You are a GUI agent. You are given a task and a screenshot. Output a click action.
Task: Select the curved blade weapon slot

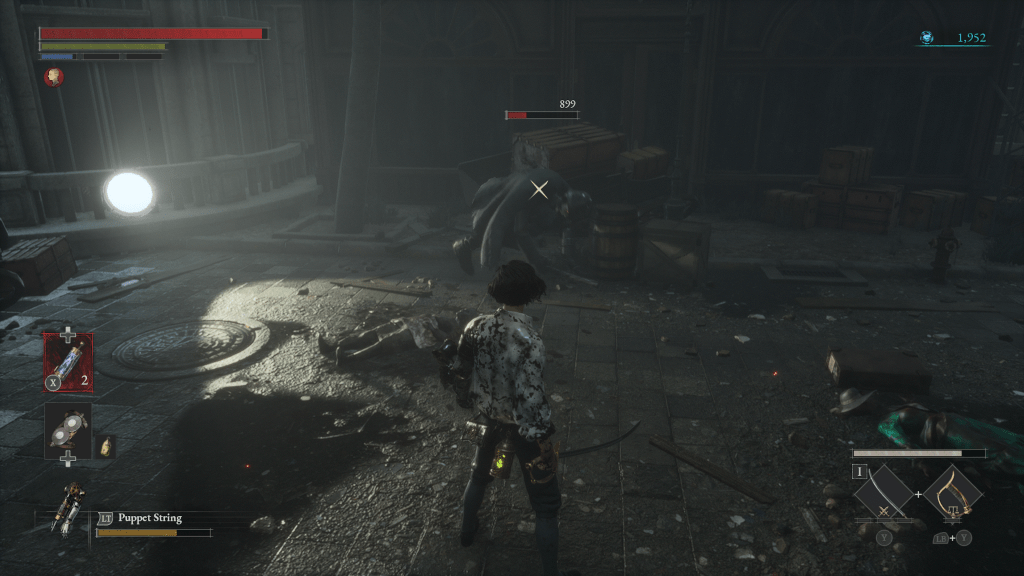[x=883, y=494]
